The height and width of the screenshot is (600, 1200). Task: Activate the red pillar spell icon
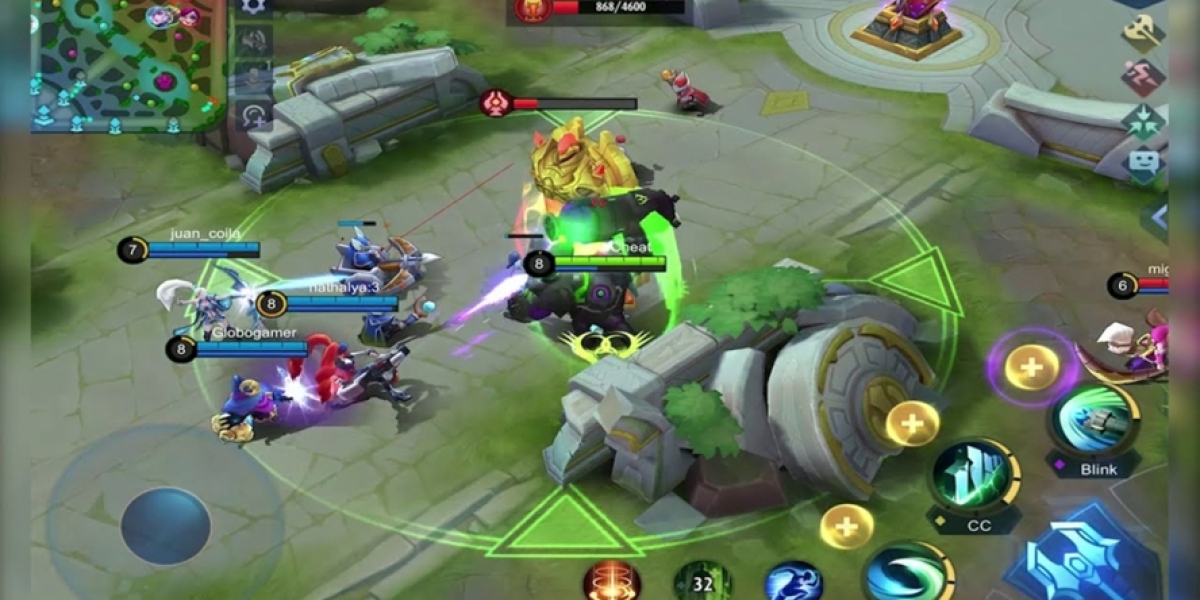pyautogui.click(x=612, y=581)
